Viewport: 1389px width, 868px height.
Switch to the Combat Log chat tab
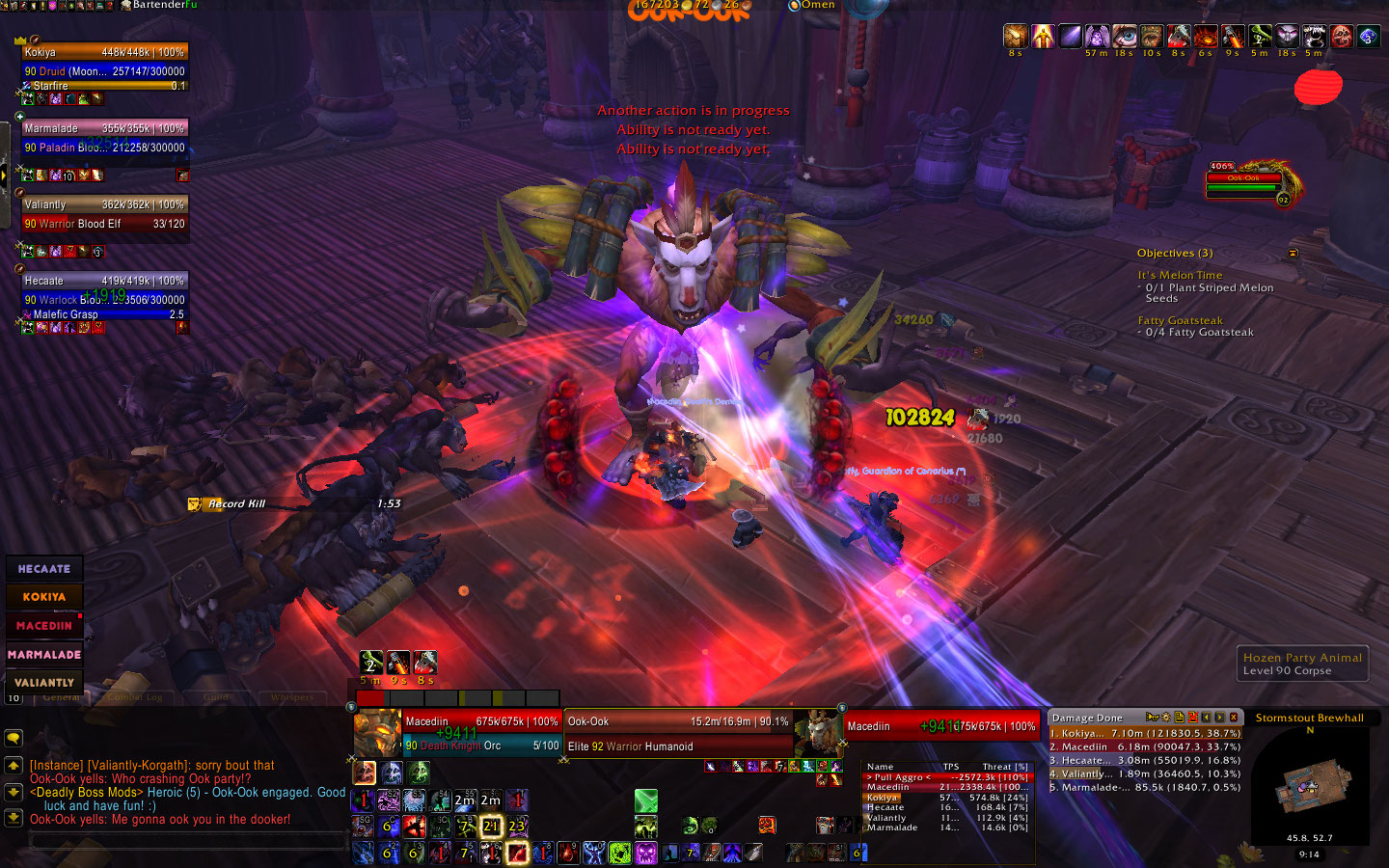click(135, 697)
